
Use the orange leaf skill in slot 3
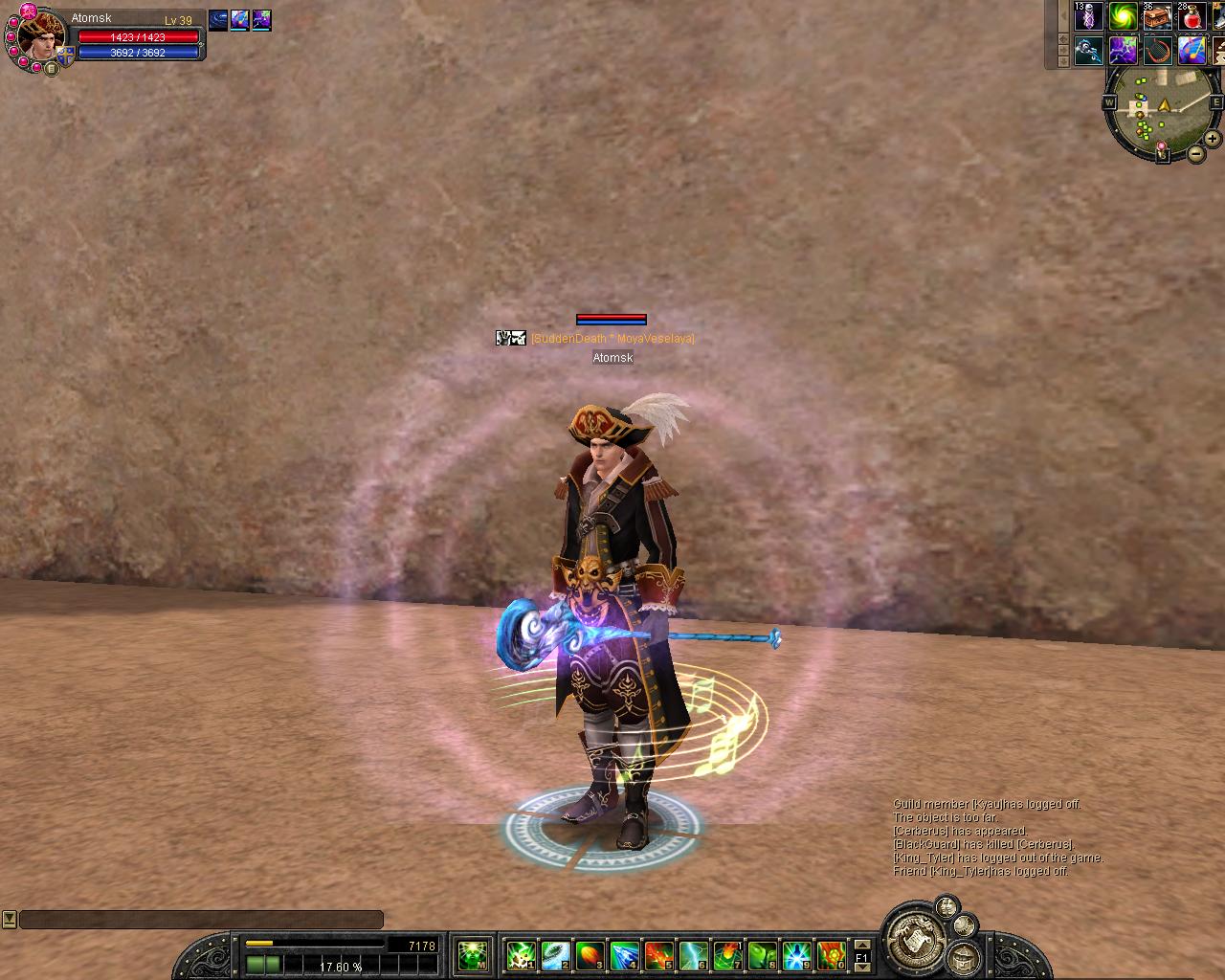[590, 954]
